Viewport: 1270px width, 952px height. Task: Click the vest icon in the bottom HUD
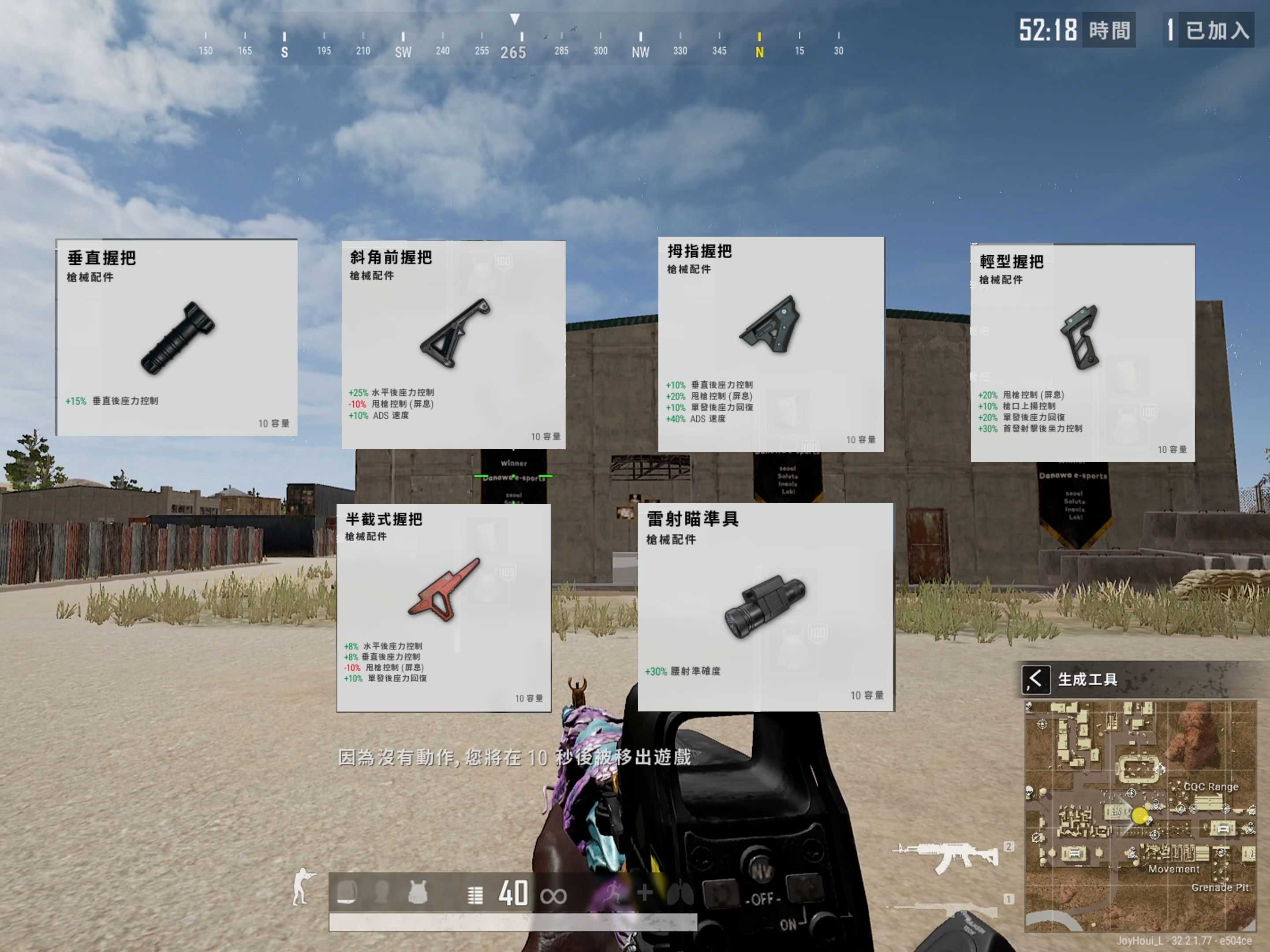pos(418,892)
